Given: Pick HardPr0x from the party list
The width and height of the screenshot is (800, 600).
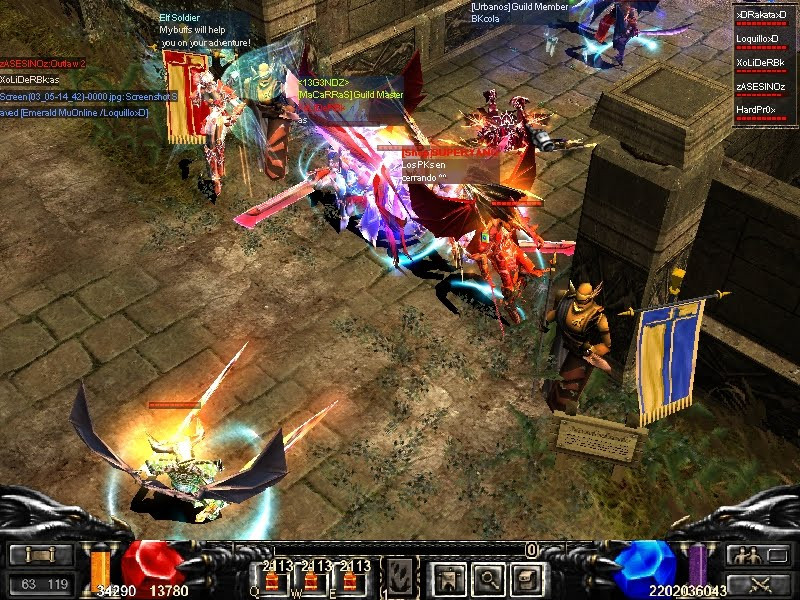Looking at the screenshot, I should pyautogui.click(x=764, y=110).
